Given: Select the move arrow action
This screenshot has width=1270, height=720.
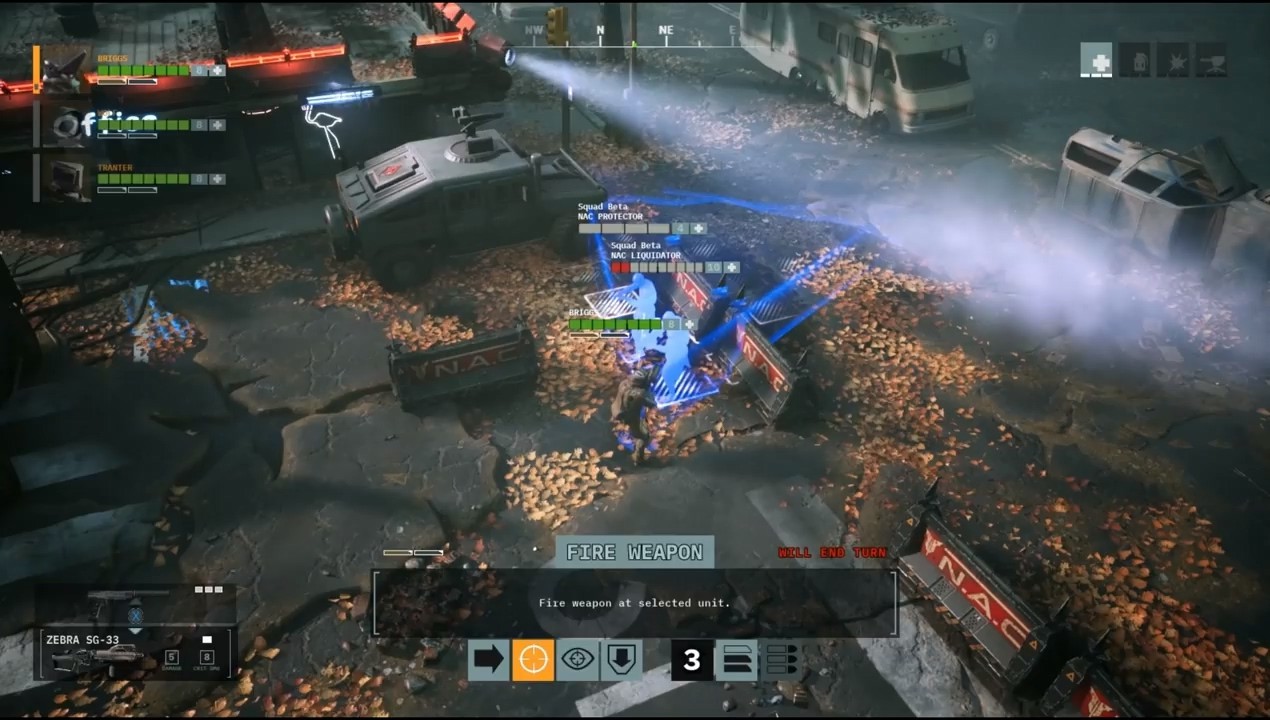Looking at the screenshot, I should point(490,661).
